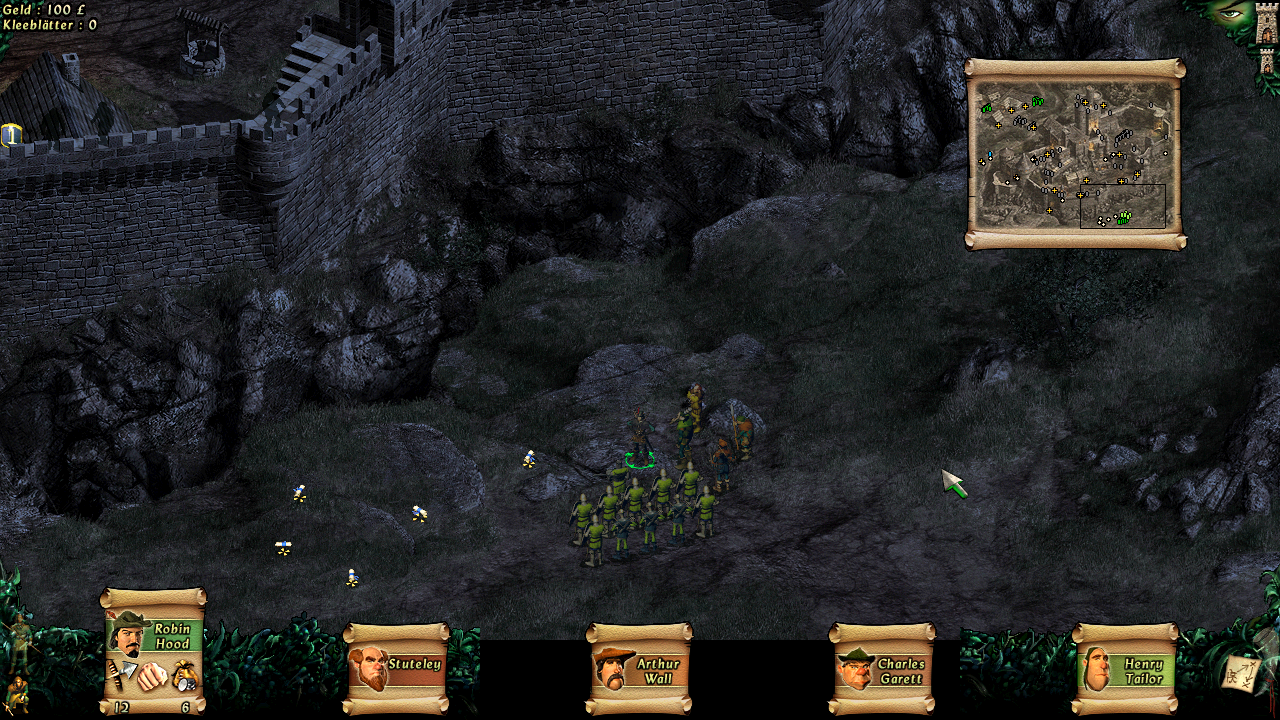Viewport: 1280px width, 720px height.
Task: Use Robin Hood's coin purse action
Action: pyautogui.click(x=185, y=675)
